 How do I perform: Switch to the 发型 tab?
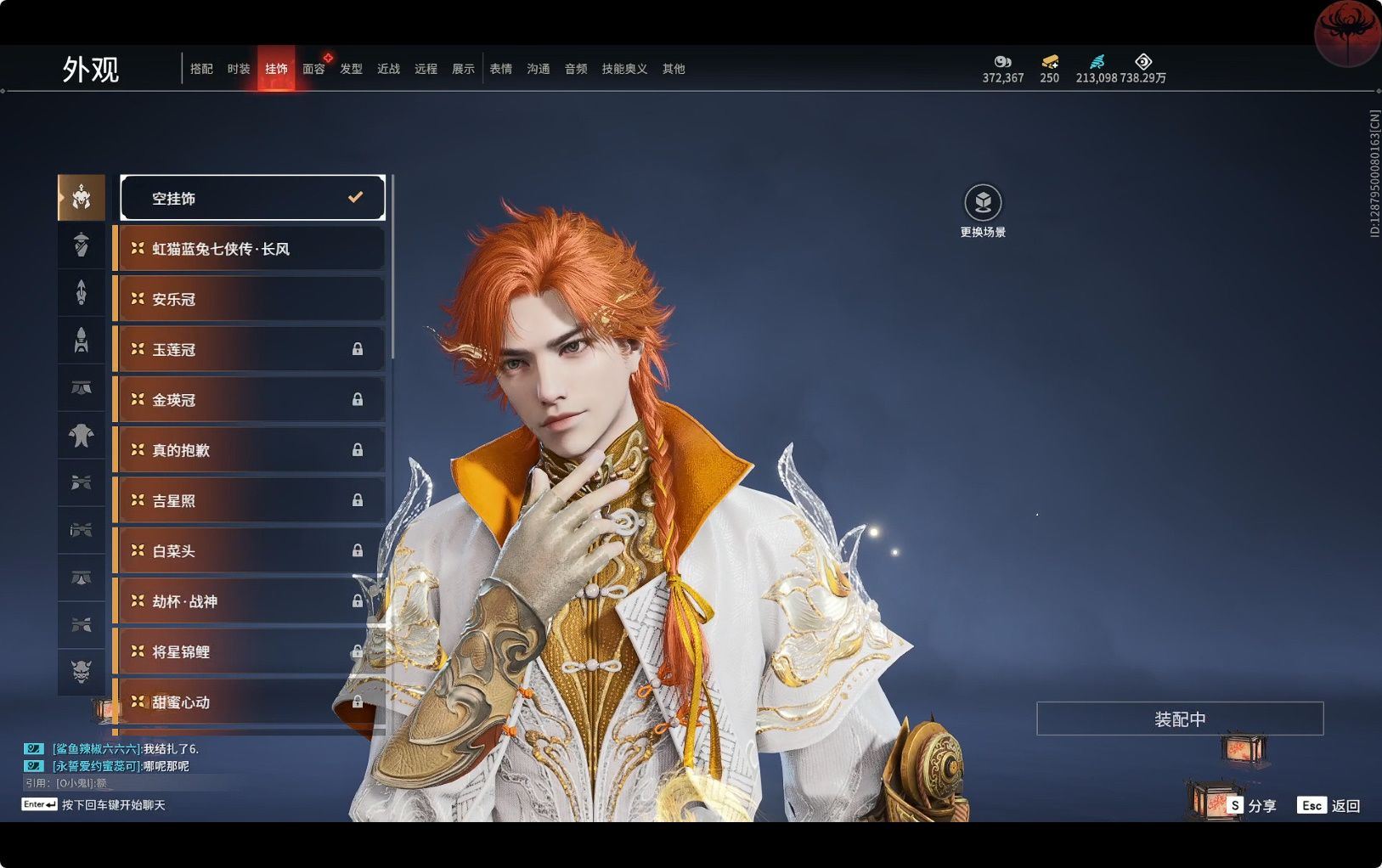(351, 69)
